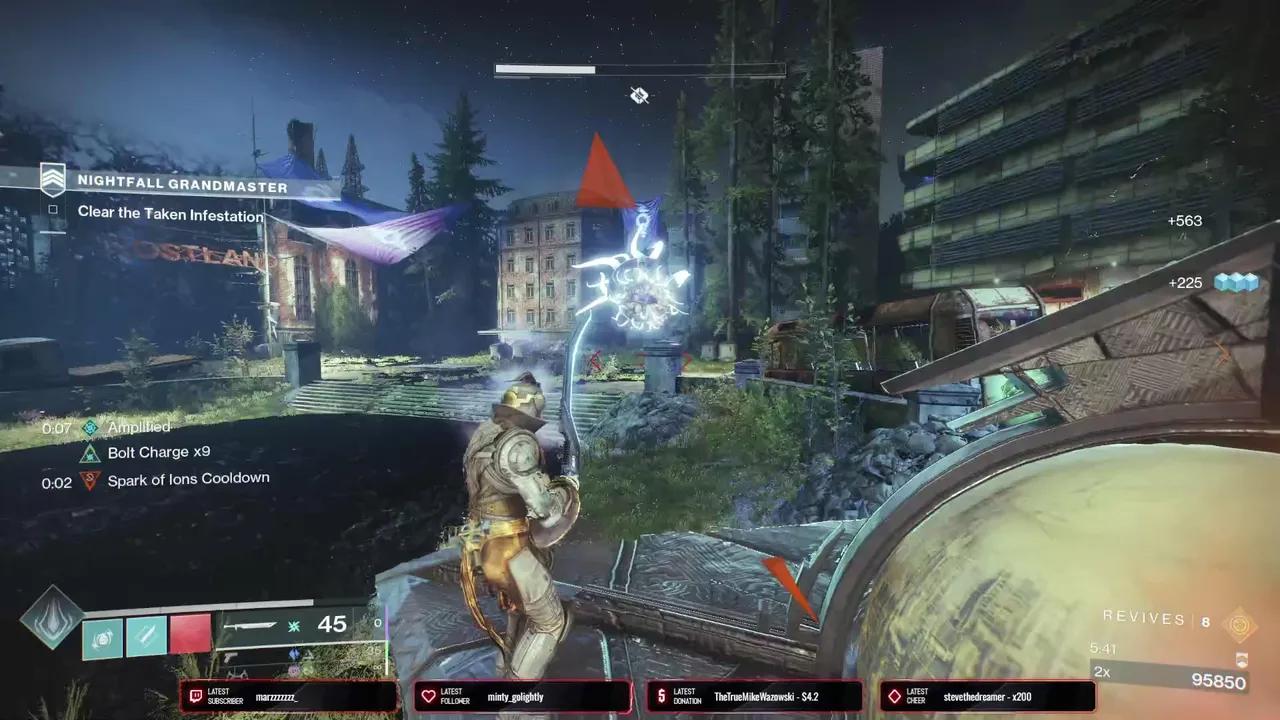Open the latest subscriber panel

[x=288, y=696]
